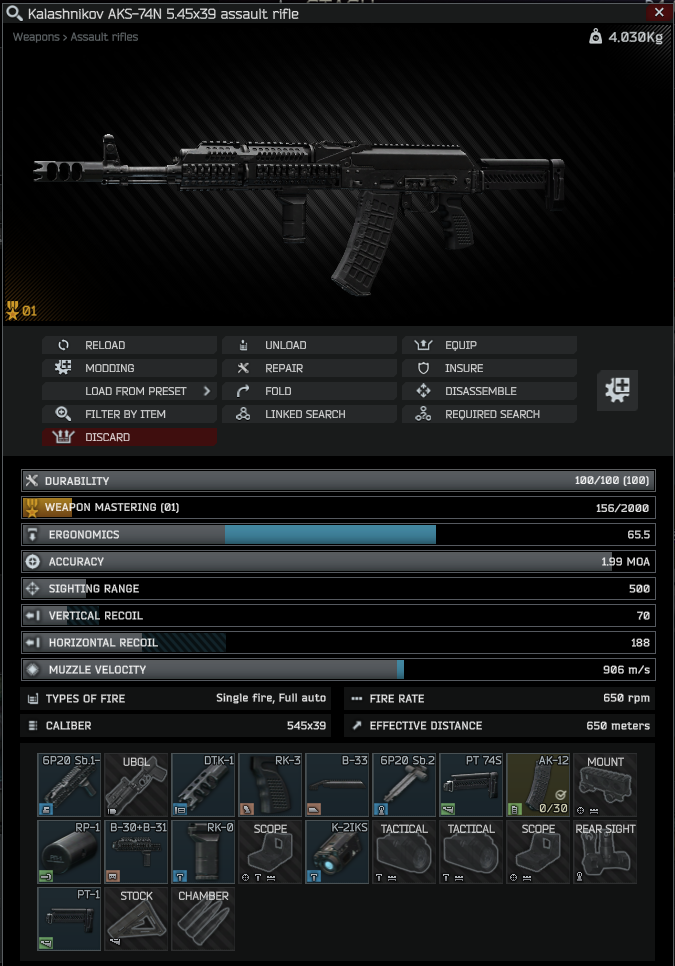Viewport: 675px width, 966px height.
Task: Select the AK-12 magazine slot
Action: [x=538, y=785]
